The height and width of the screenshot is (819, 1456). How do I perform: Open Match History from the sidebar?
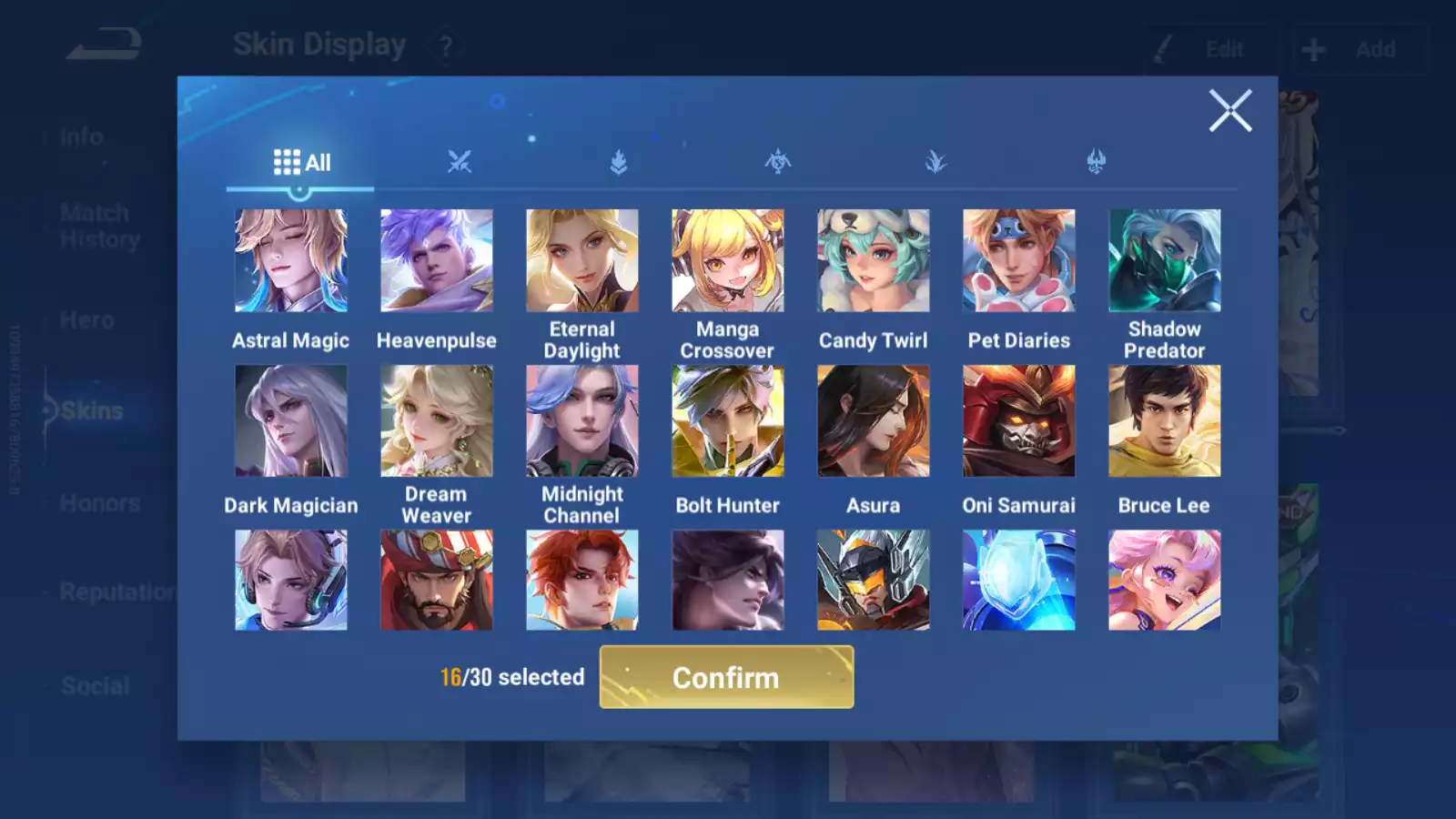94,226
